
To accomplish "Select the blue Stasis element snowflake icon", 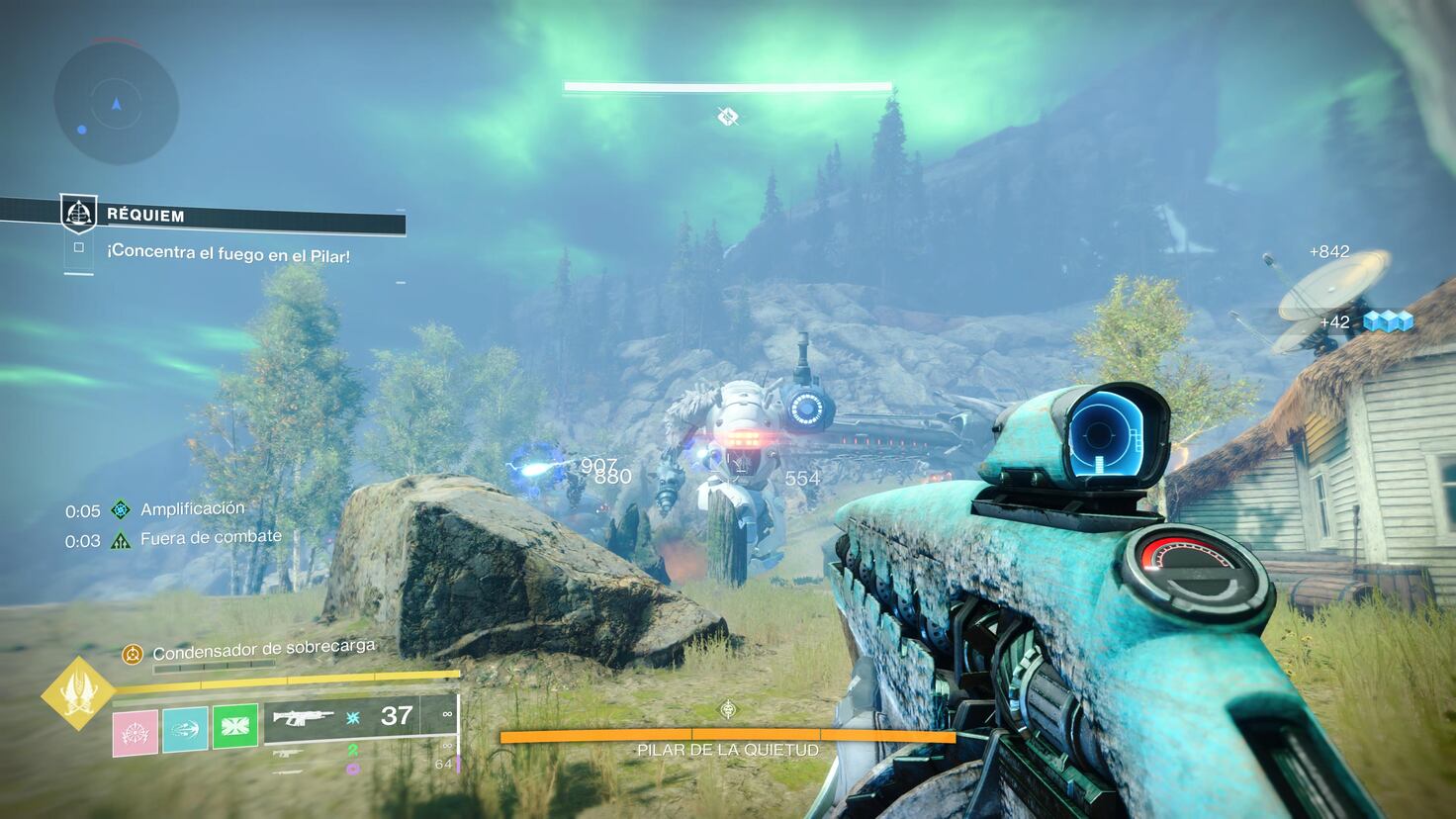I will (x=352, y=719).
